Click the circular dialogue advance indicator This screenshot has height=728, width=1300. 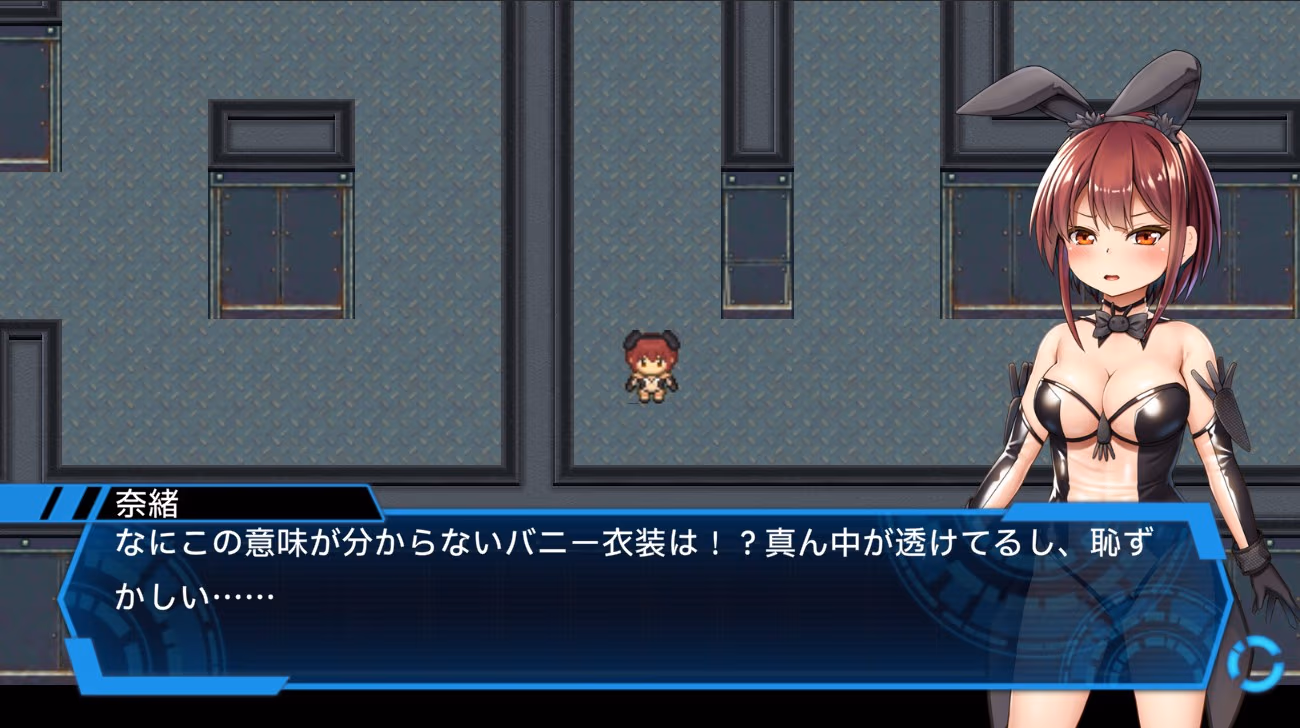coord(1254,662)
